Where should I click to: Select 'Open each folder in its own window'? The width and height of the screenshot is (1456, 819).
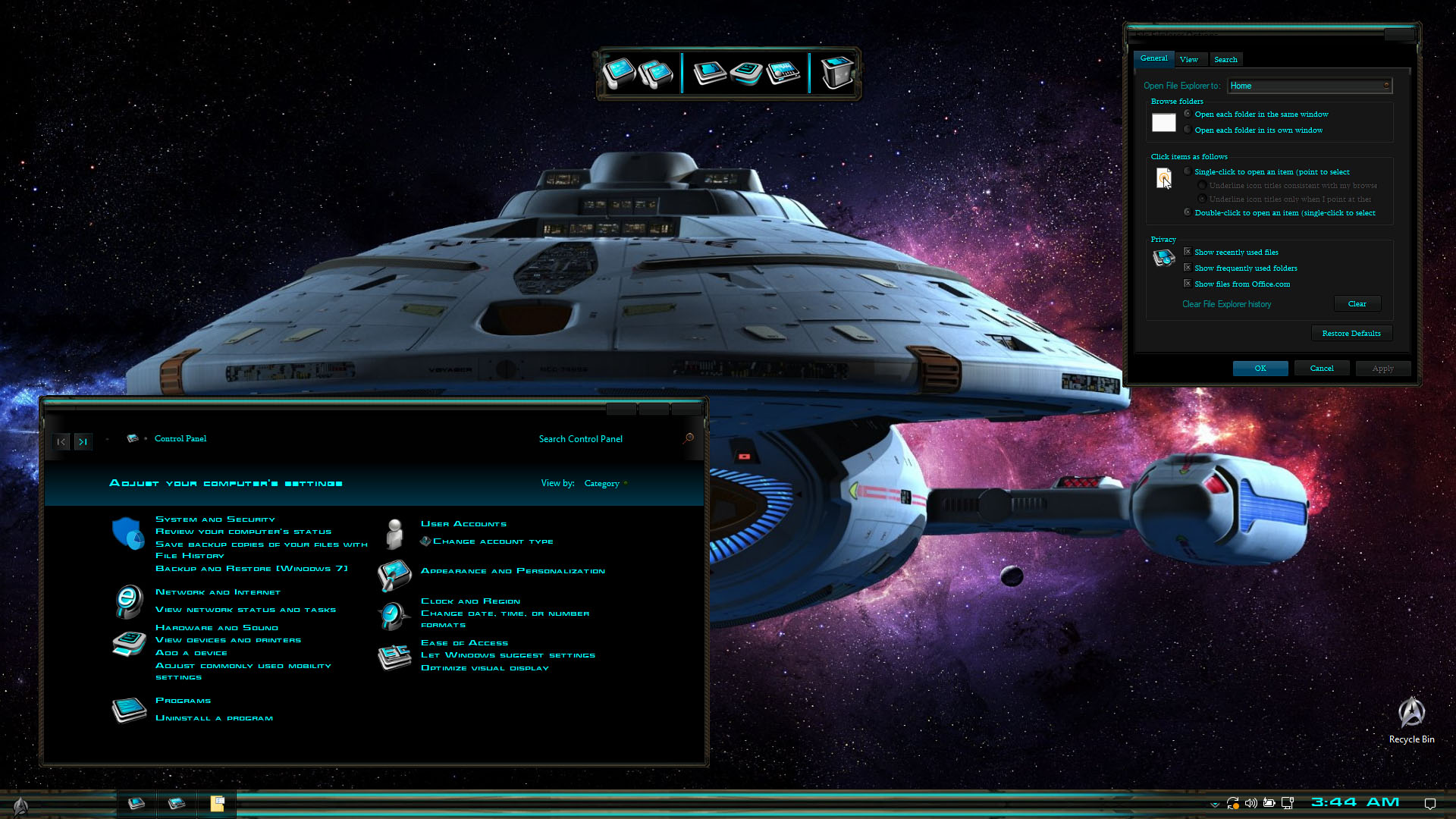pos(1188,130)
